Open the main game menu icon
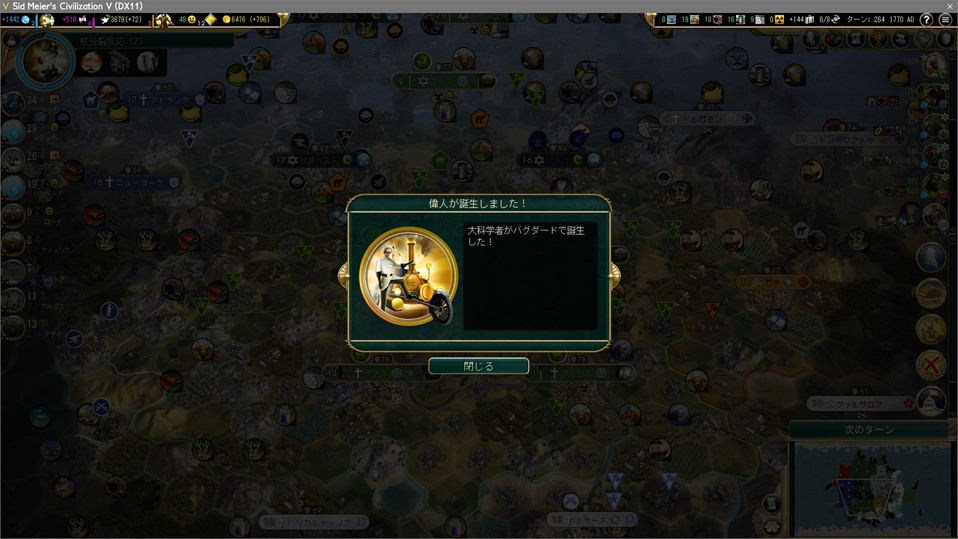 coord(945,20)
